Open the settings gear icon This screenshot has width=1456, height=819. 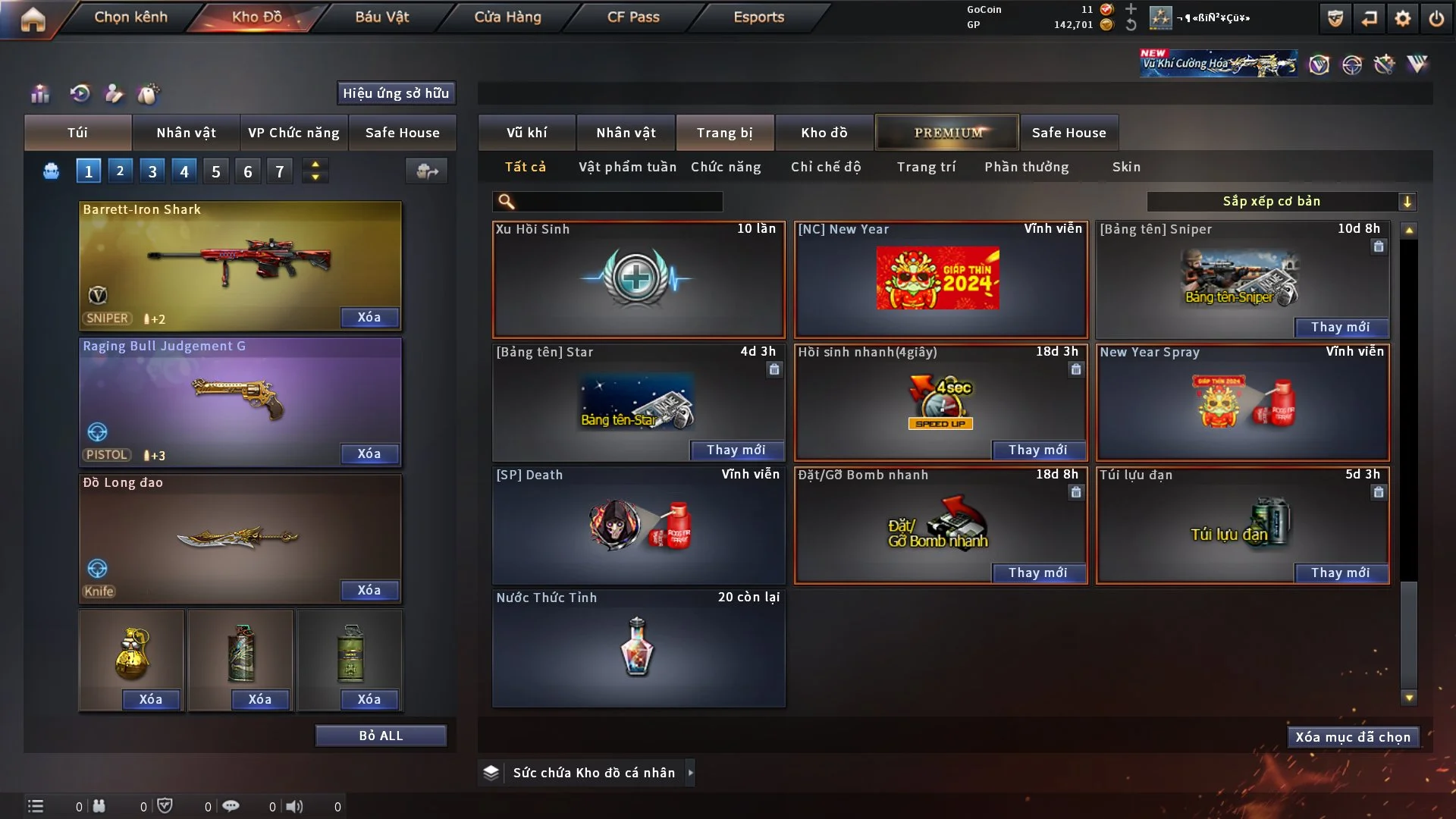point(1403,18)
